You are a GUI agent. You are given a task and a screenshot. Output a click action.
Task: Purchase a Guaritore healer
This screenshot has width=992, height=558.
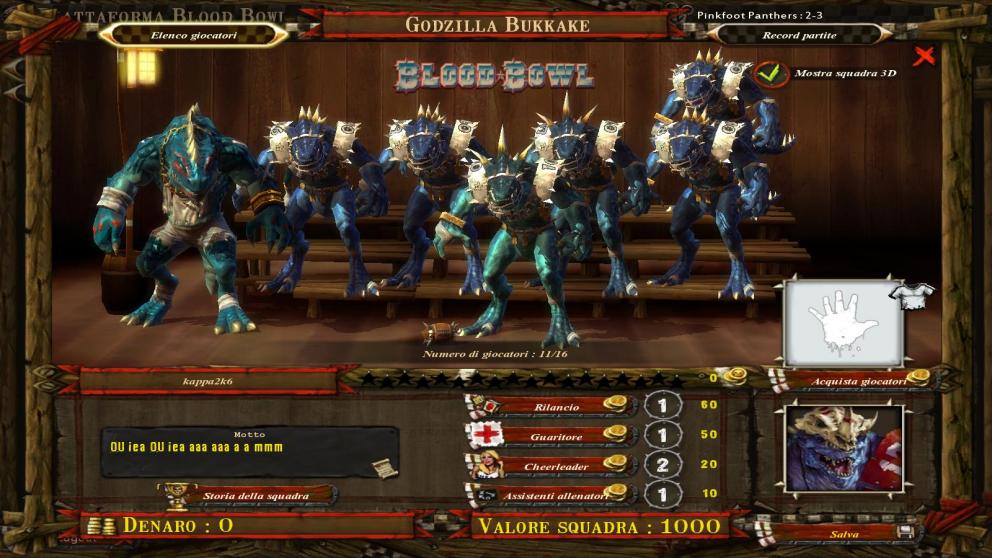pos(556,436)
